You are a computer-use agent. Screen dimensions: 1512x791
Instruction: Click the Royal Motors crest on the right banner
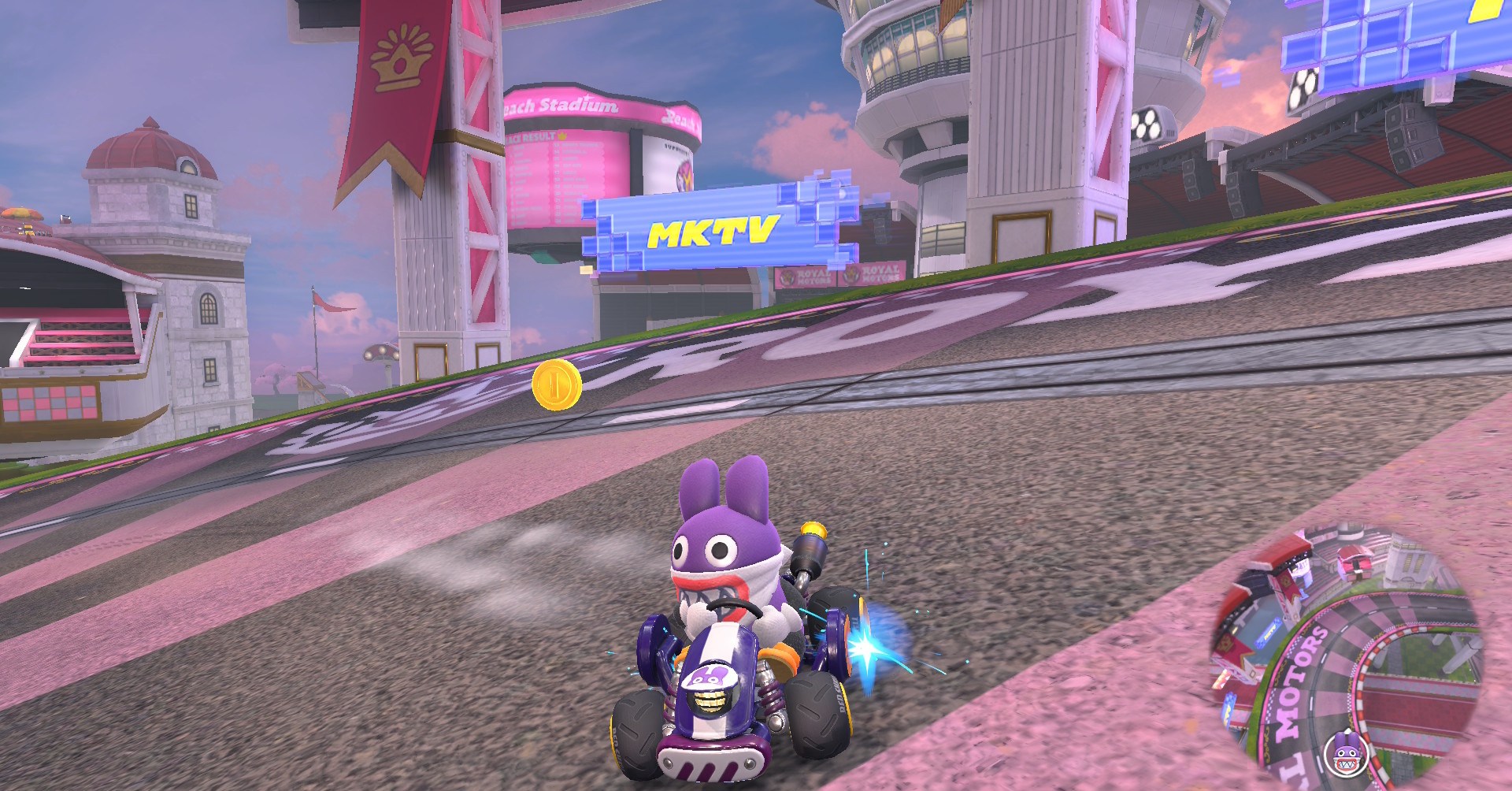pyautogui.click(x=852, y=274)
